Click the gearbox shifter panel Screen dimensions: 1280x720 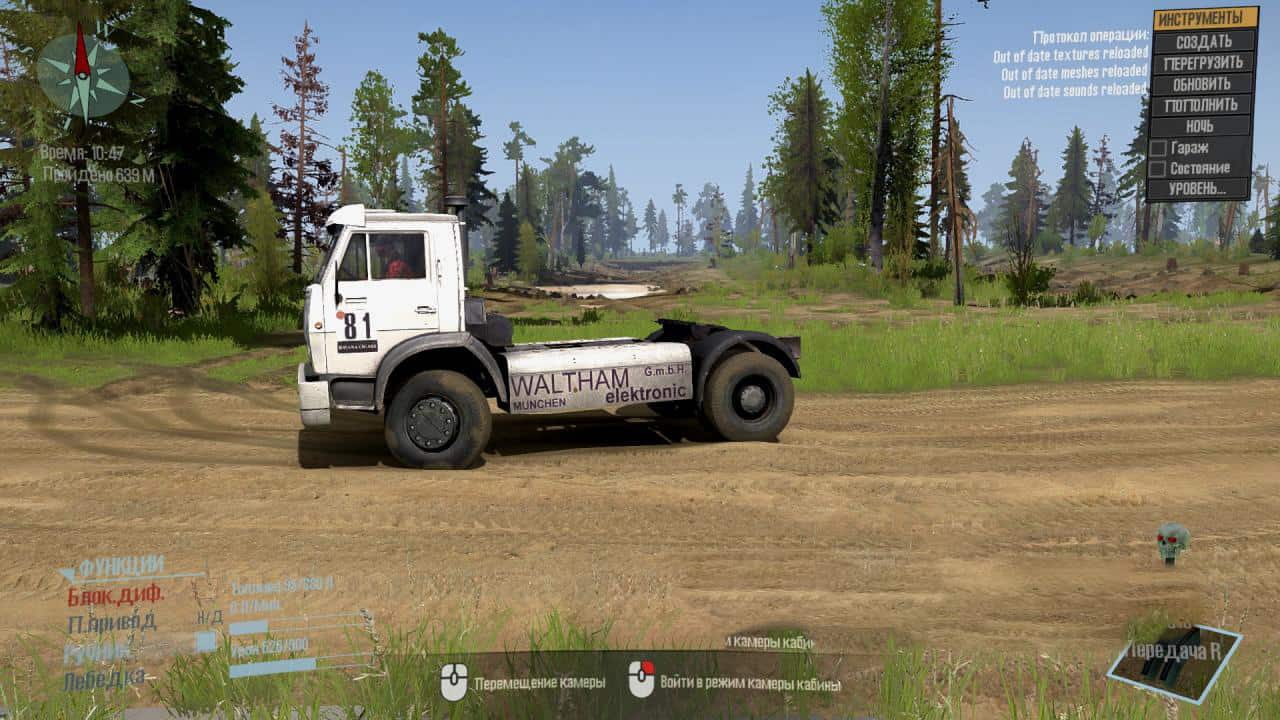(x=1177, y=662)
